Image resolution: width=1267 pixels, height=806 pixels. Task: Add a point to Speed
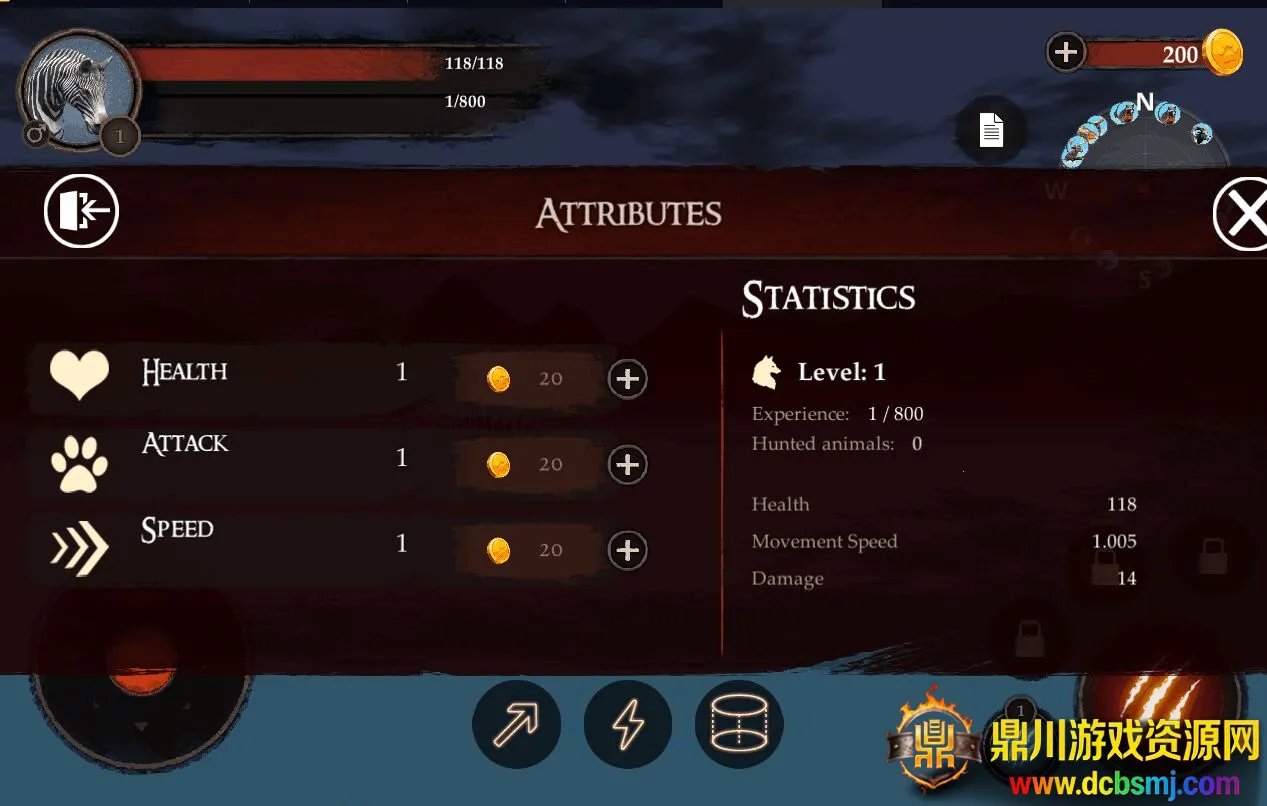point(628,551)
